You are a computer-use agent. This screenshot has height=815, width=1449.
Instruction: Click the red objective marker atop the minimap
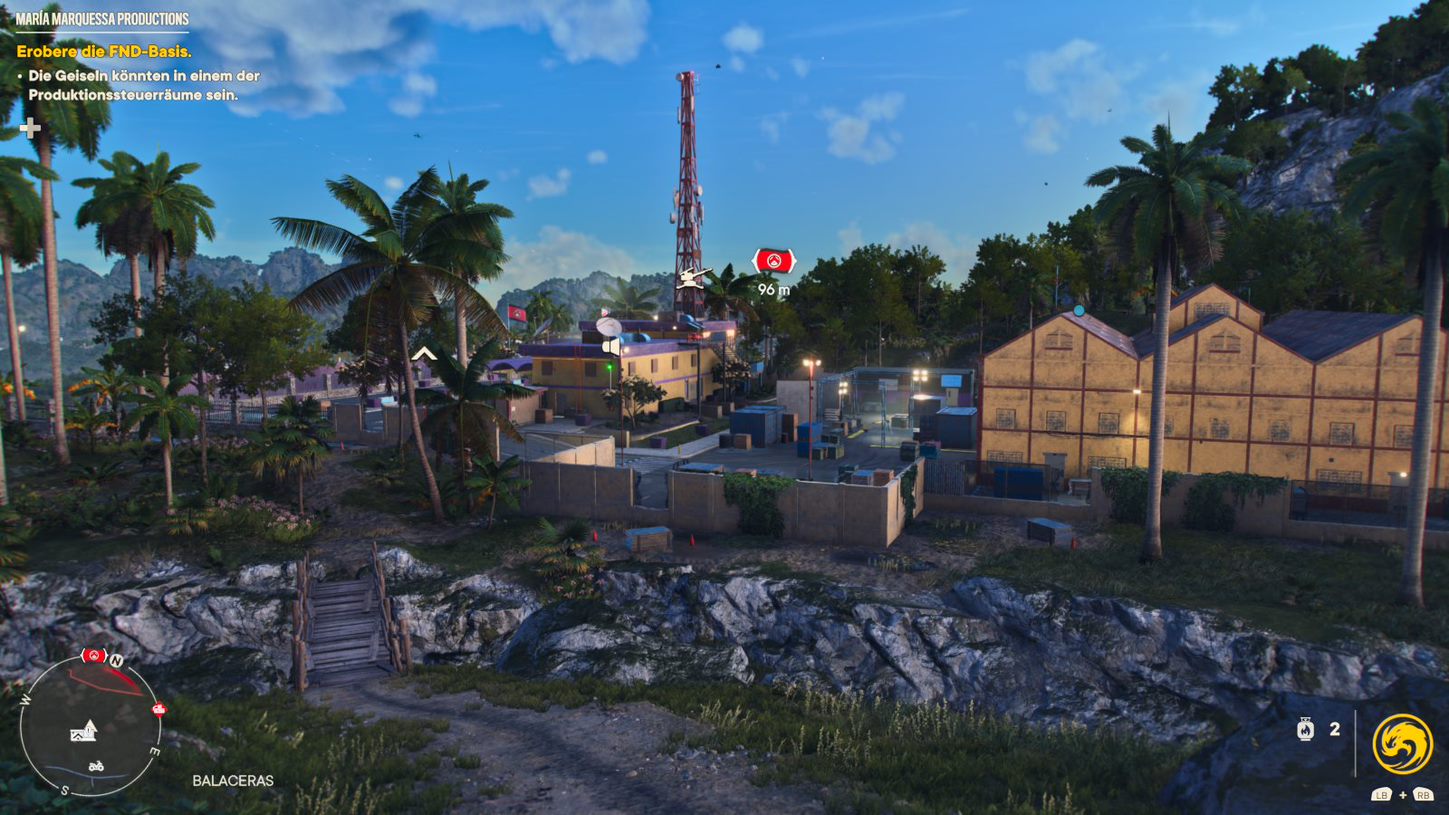95,656
